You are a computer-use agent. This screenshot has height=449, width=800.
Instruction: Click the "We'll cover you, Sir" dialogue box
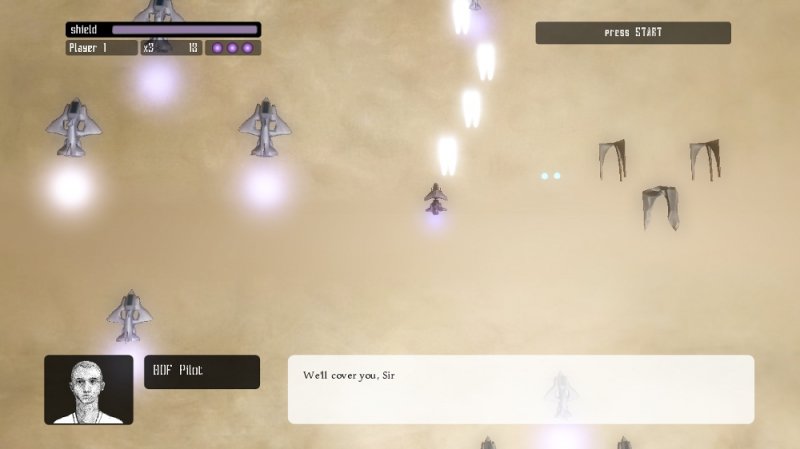pos(520,388)
